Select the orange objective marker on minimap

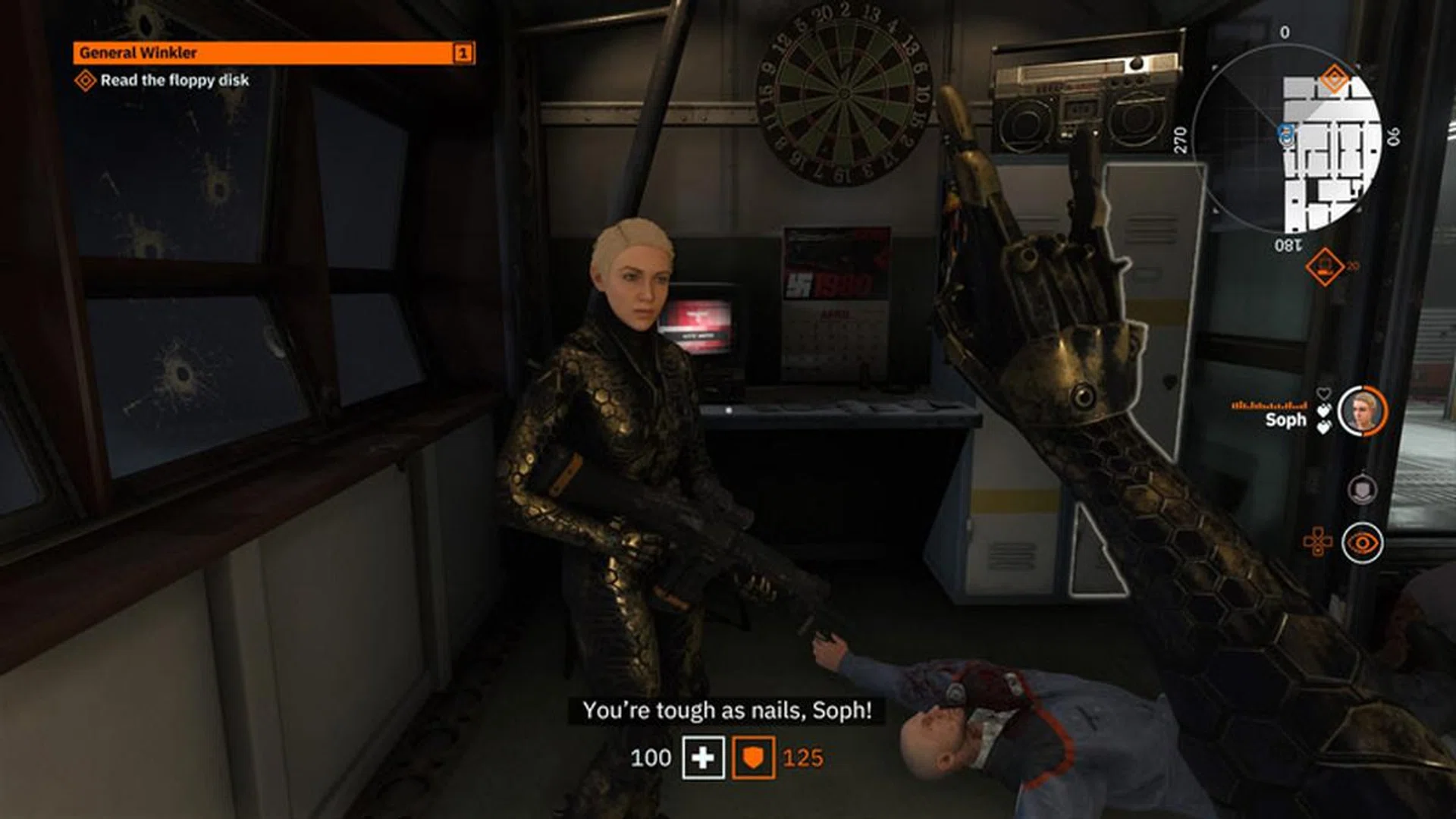click(x=1334, y=78)
